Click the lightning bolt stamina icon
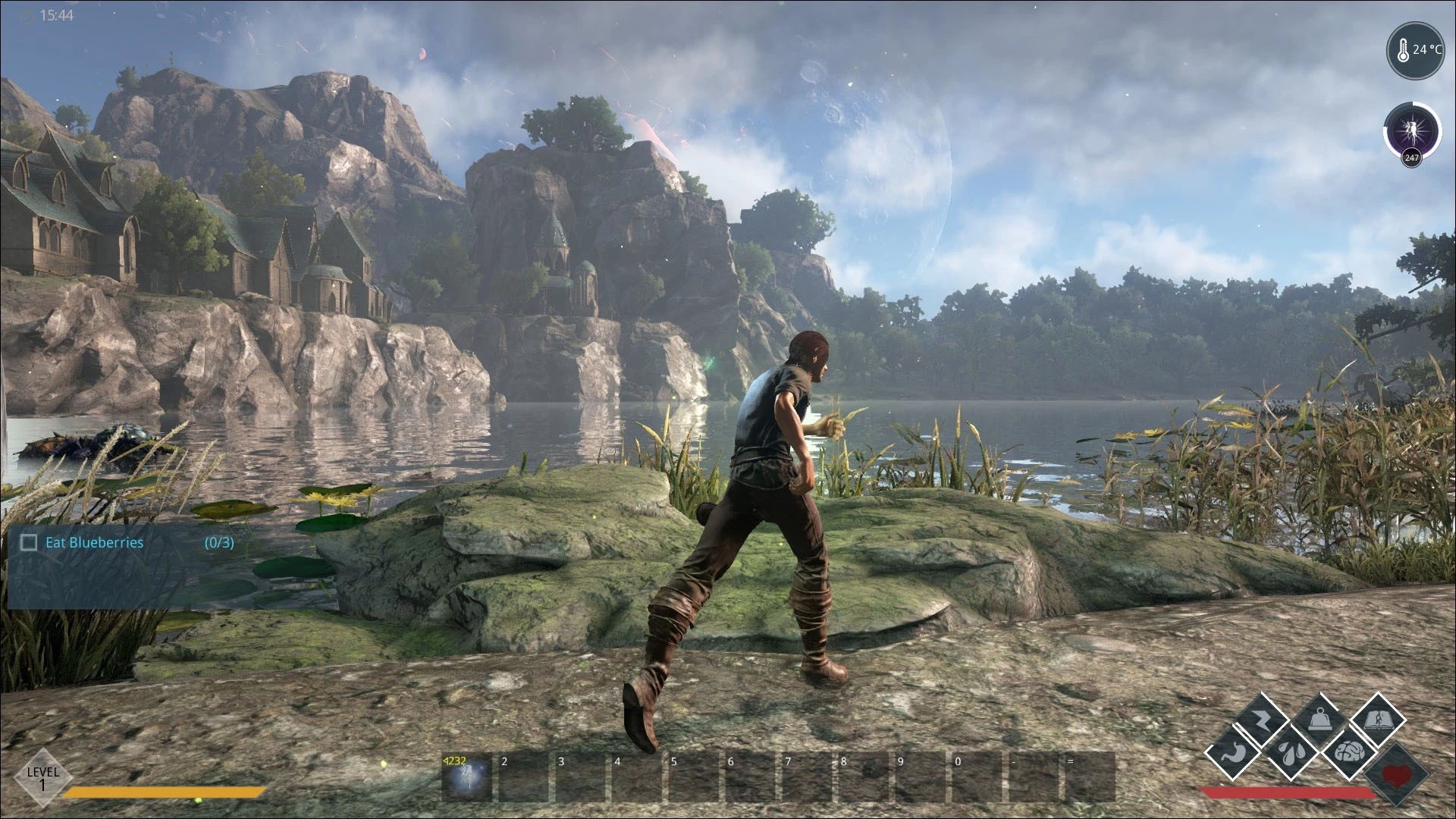 click(1263, 720)
